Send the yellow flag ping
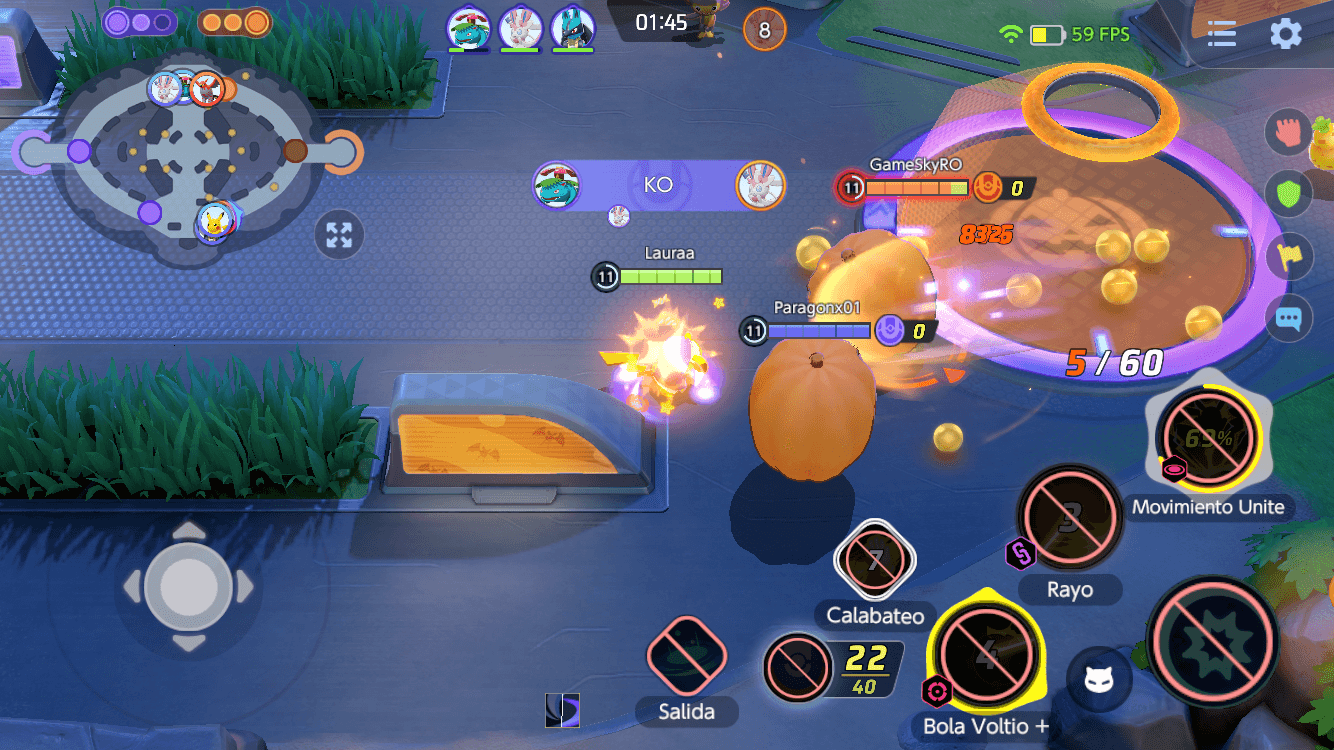This screenshot has width=1334, height=750. (1289, 256)
